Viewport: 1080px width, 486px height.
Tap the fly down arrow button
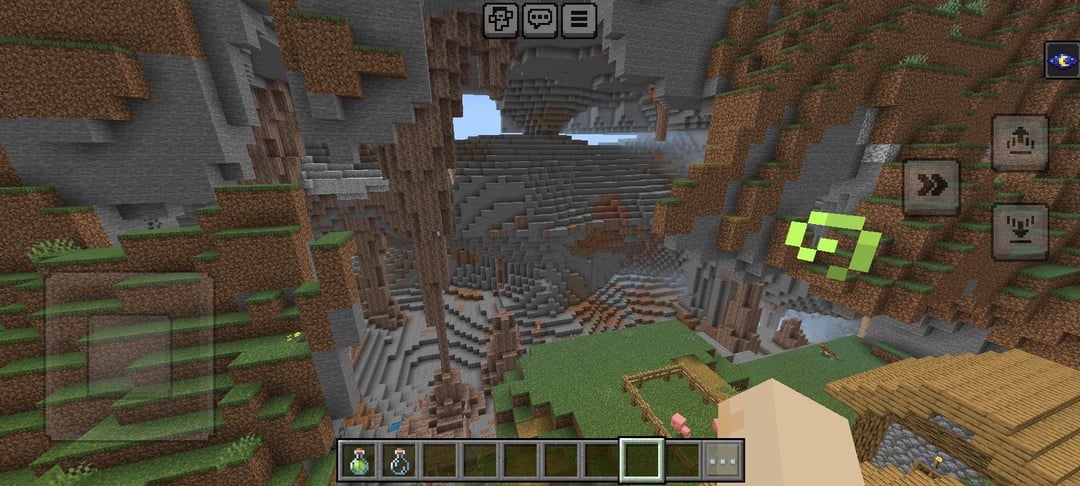1020,231
